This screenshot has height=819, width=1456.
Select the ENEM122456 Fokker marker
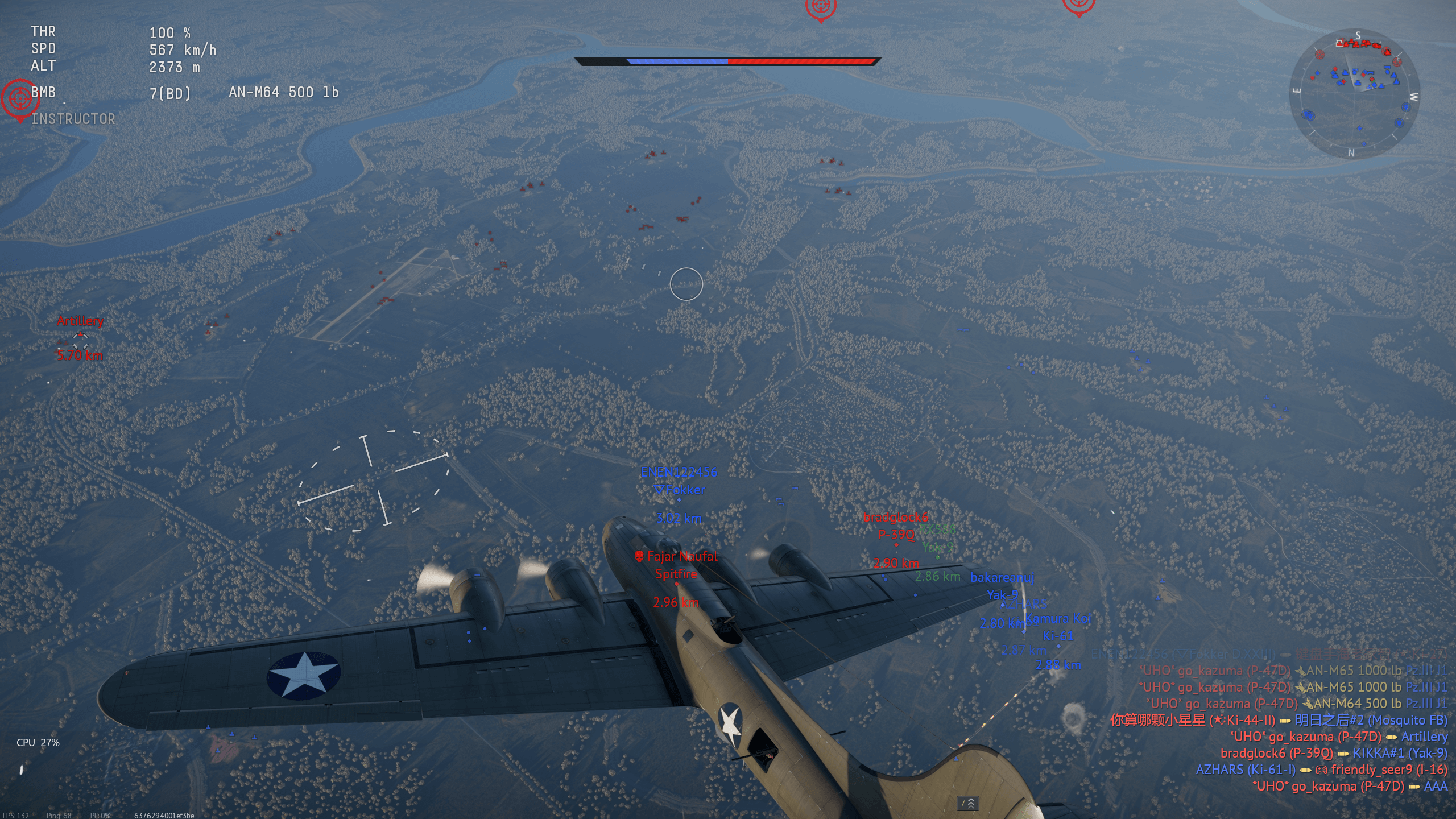pos(679,499)
